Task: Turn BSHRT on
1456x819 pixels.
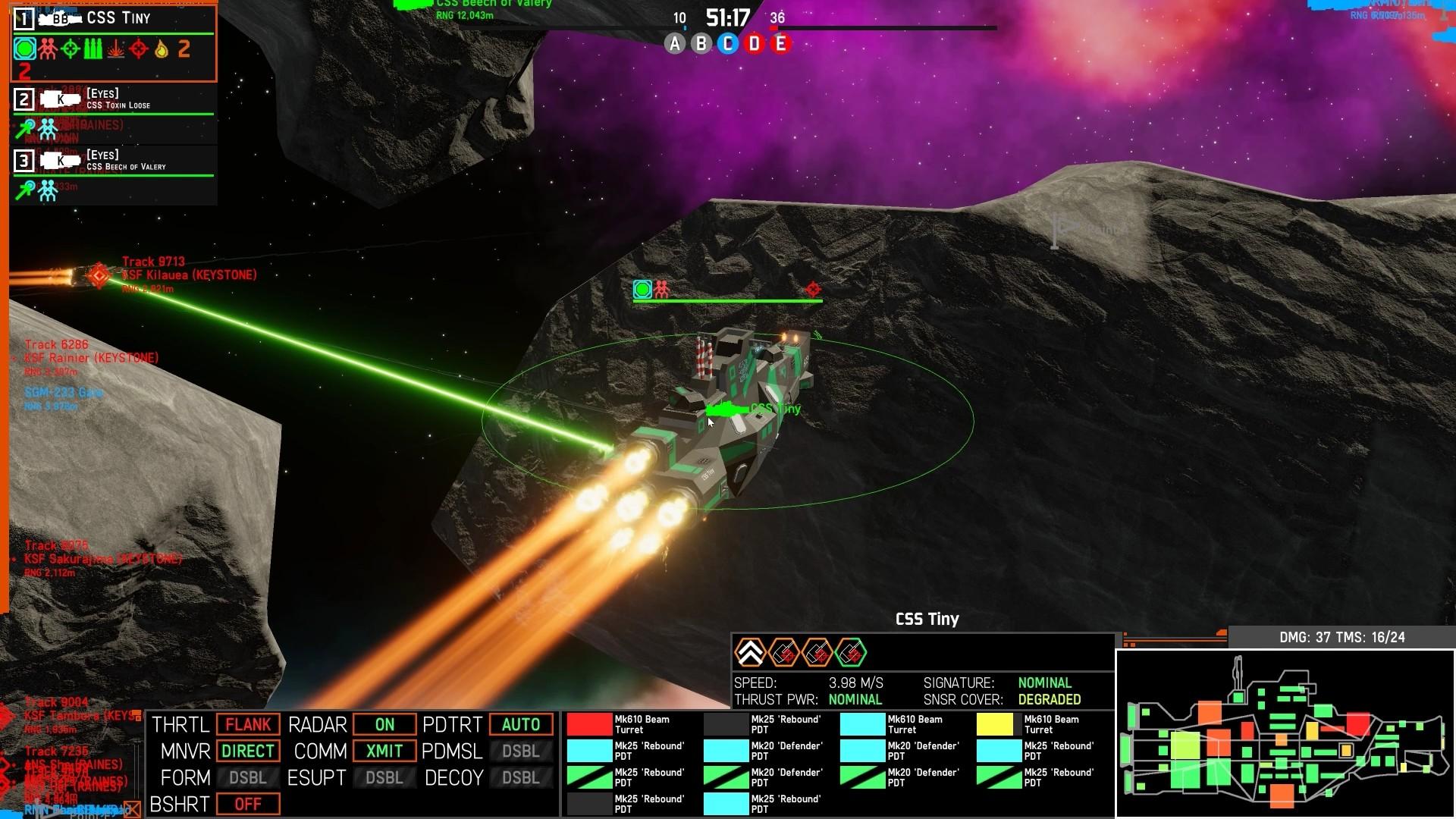Action: 248,804
